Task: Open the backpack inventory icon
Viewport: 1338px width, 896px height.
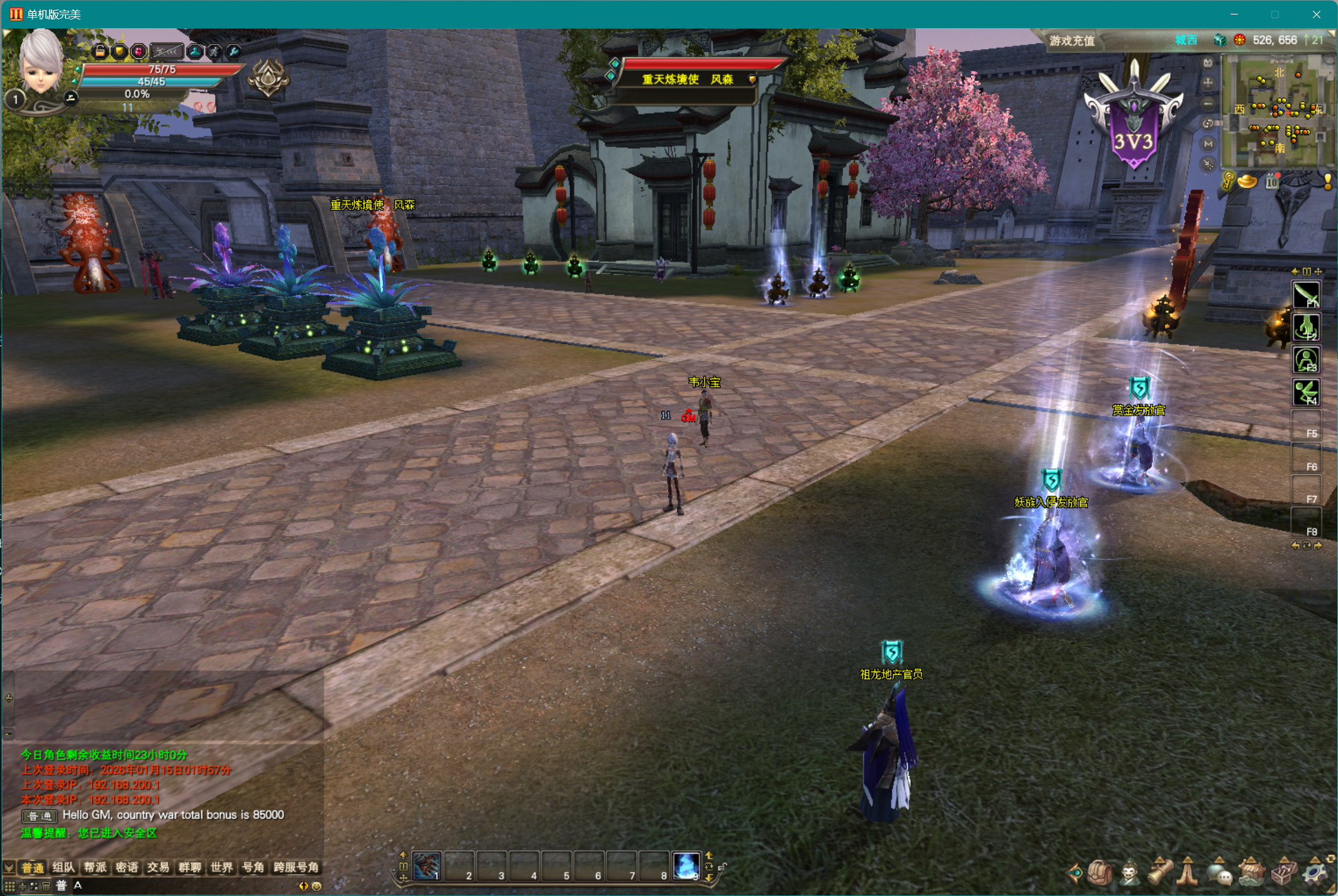Action: [x=1100, y=873]
